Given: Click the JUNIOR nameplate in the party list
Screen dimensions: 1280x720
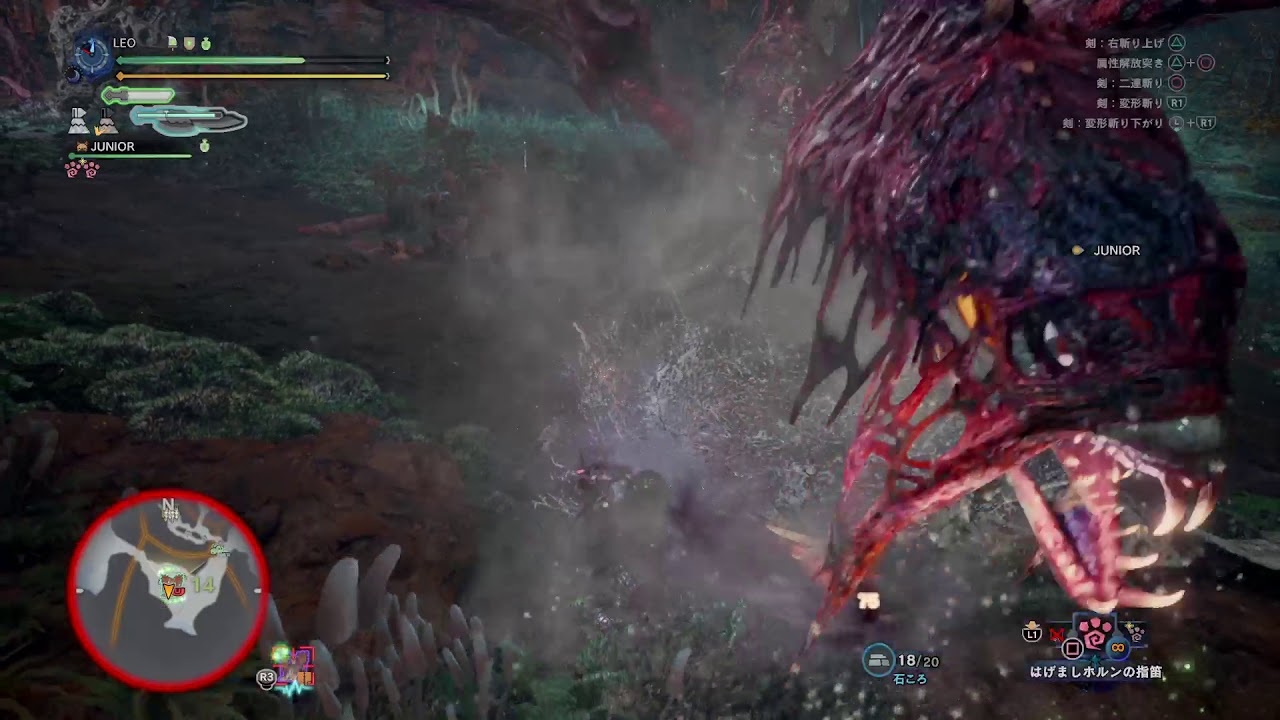Looking at the screenshot, I should click(113, 147).
